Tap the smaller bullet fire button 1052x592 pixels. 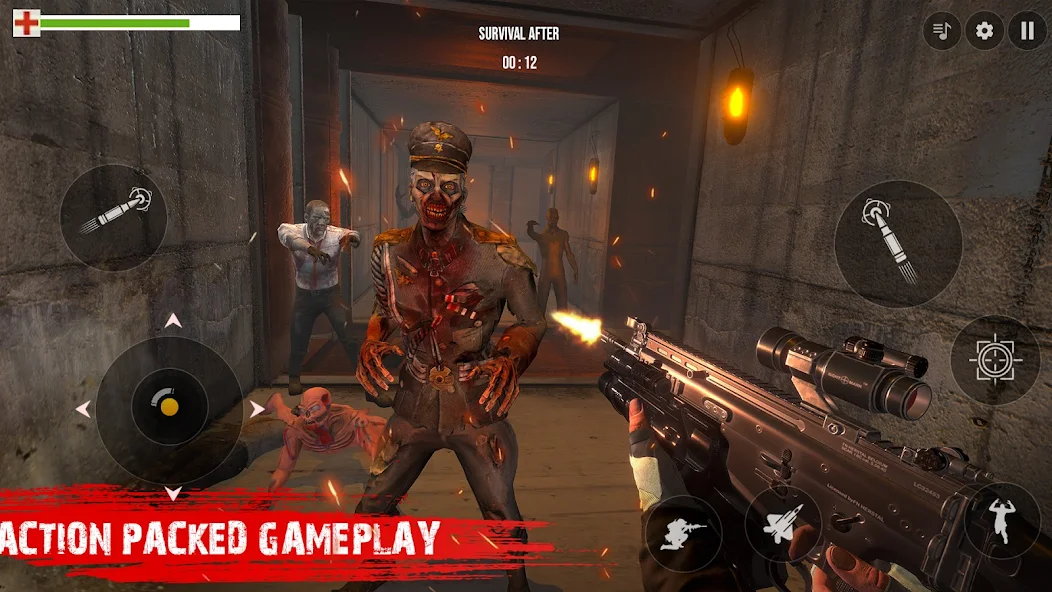(x=113, y=217)
